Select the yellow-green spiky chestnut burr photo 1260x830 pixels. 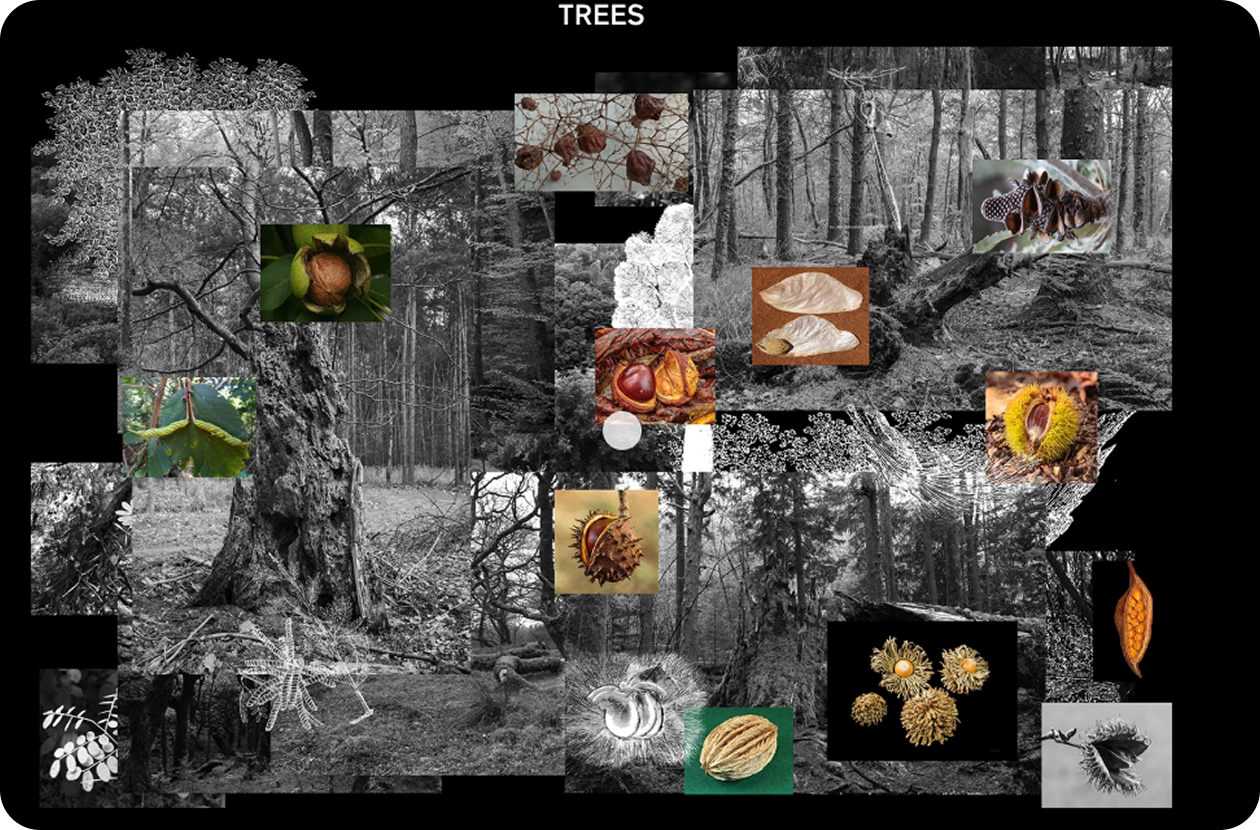coord(1041,427)
